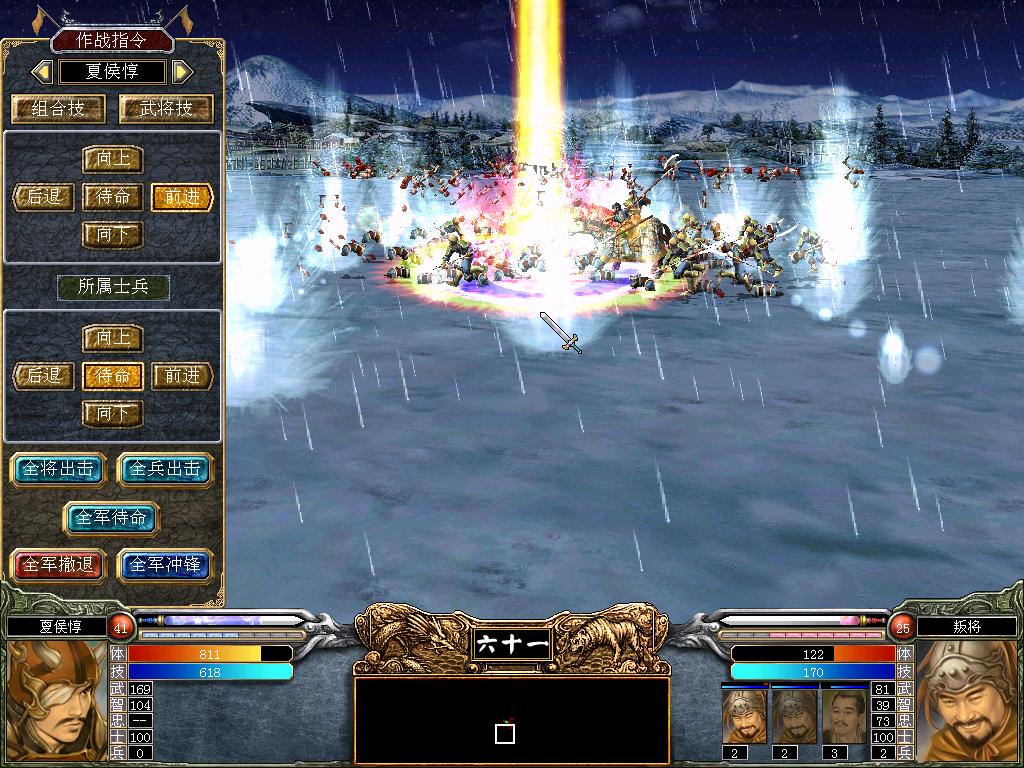
Task: Click the black battlefield minimap
Action: [511, 720]
